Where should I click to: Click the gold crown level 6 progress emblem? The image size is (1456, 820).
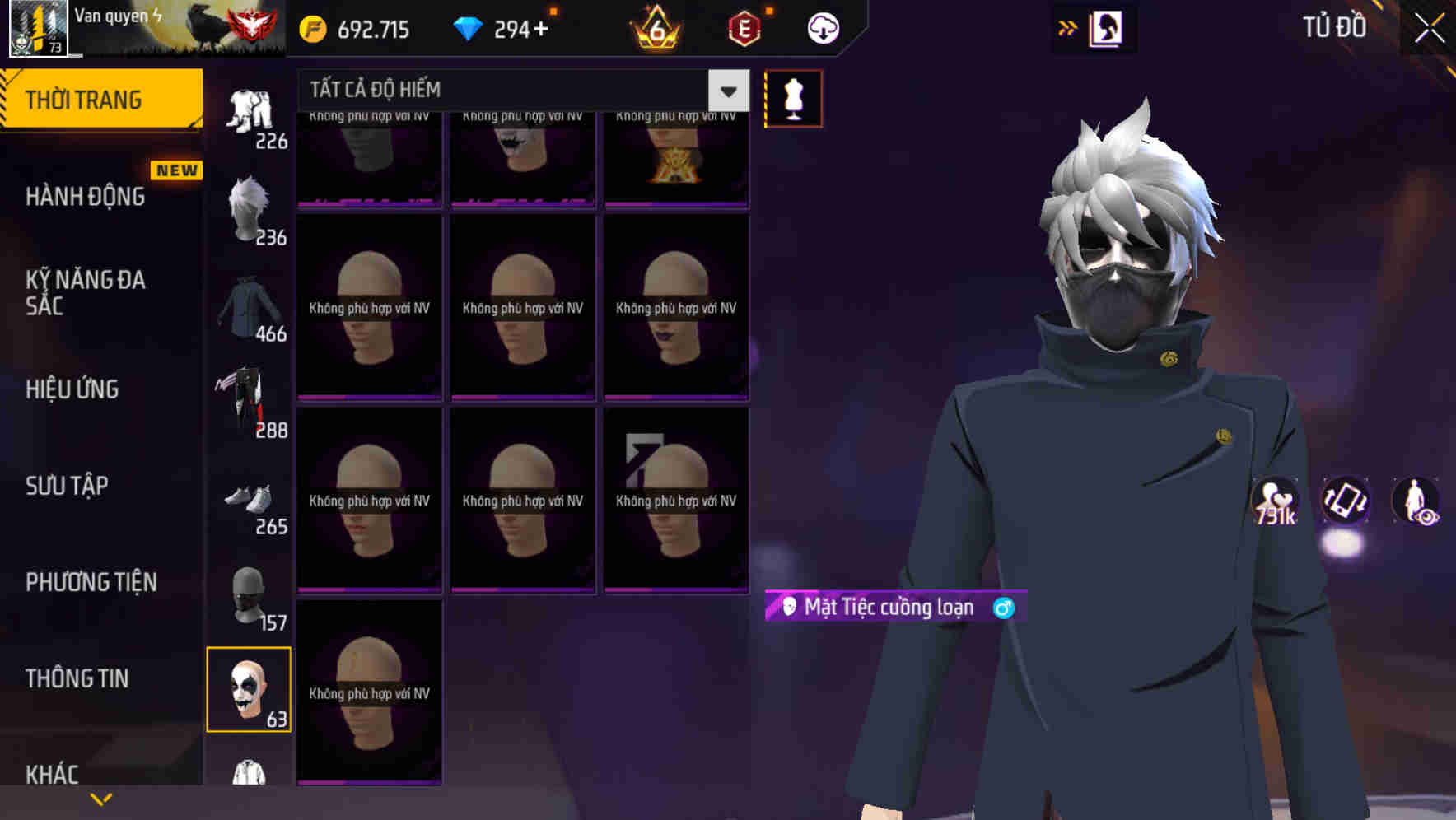click(x=655, y=27)
